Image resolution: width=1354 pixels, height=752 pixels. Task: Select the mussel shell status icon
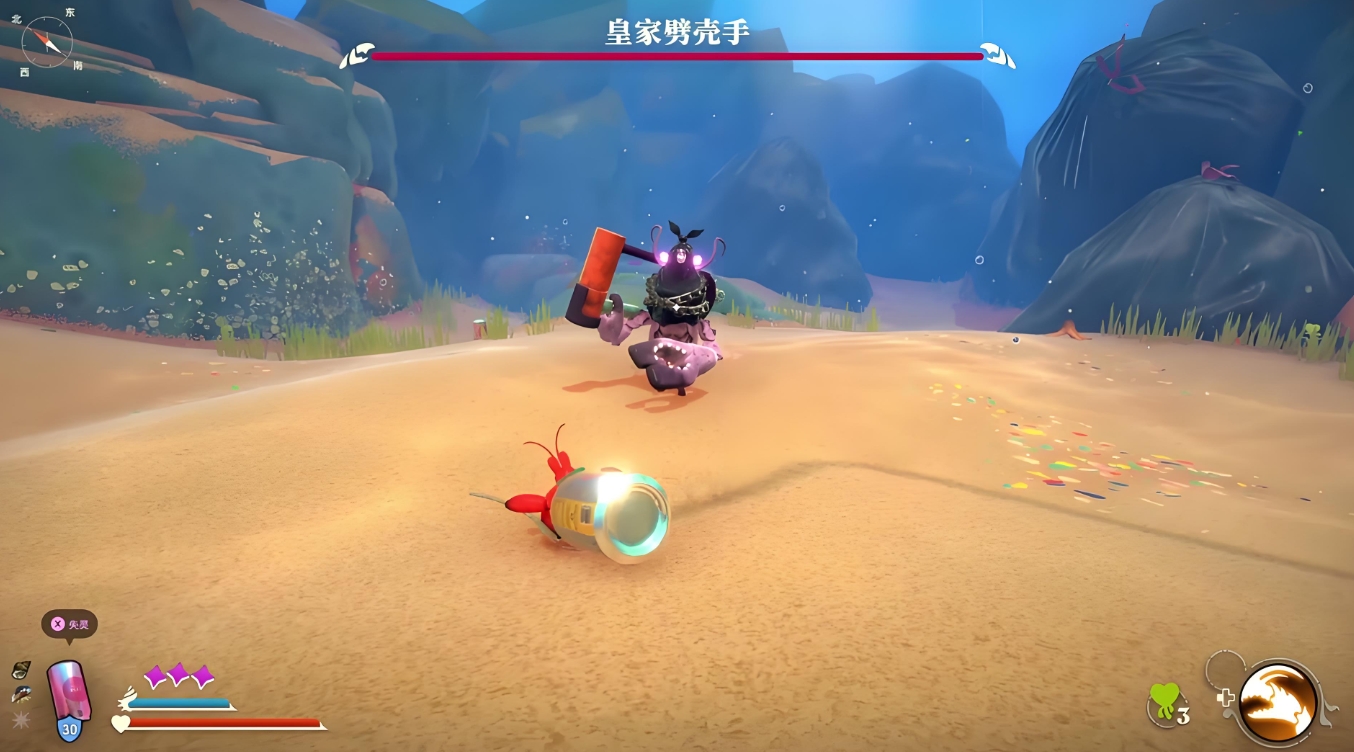(21, 695)
